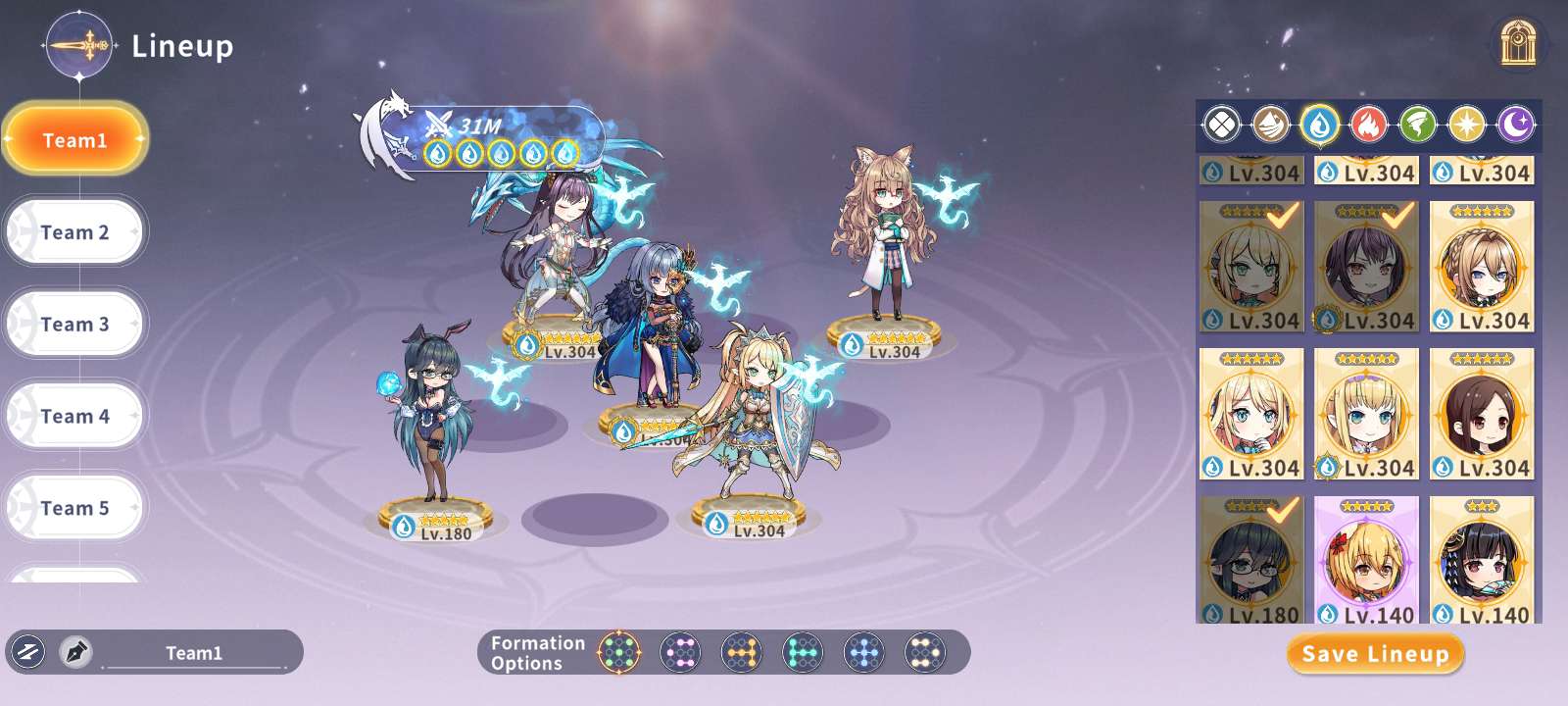
Task: Filter heroes by green wind element
Action: (1418, 125)
